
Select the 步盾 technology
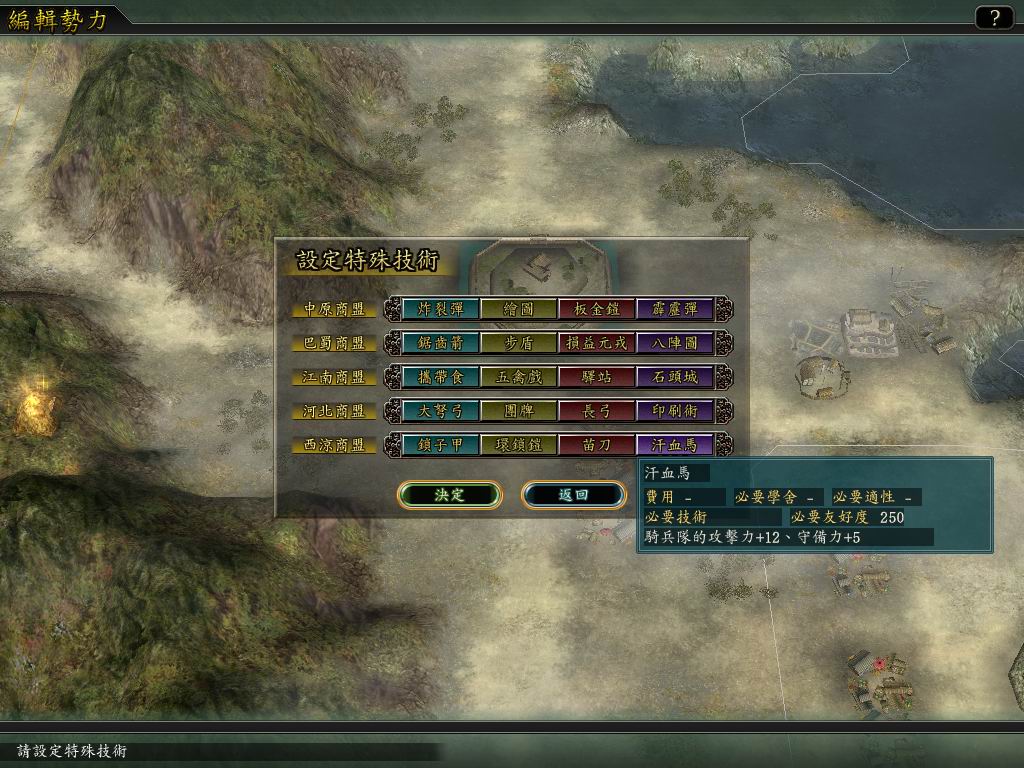click(x=518, y=343)
